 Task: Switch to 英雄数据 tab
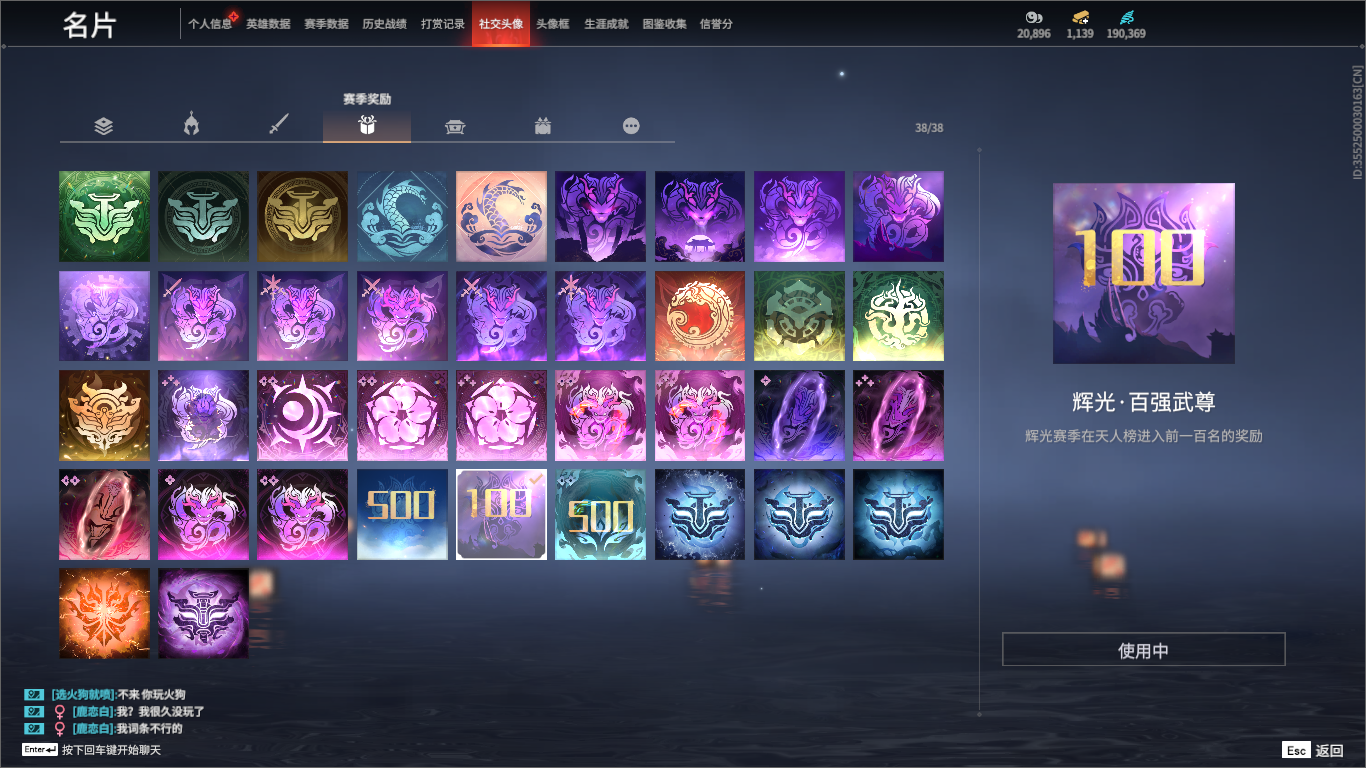[x=268, y=24]
